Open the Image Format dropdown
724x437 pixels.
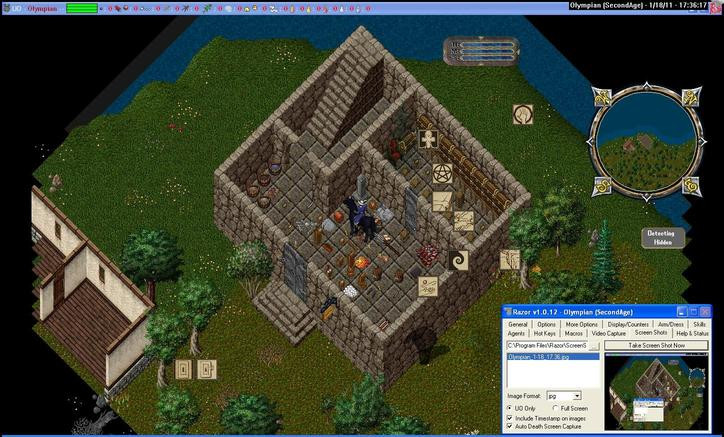[576, 396]
